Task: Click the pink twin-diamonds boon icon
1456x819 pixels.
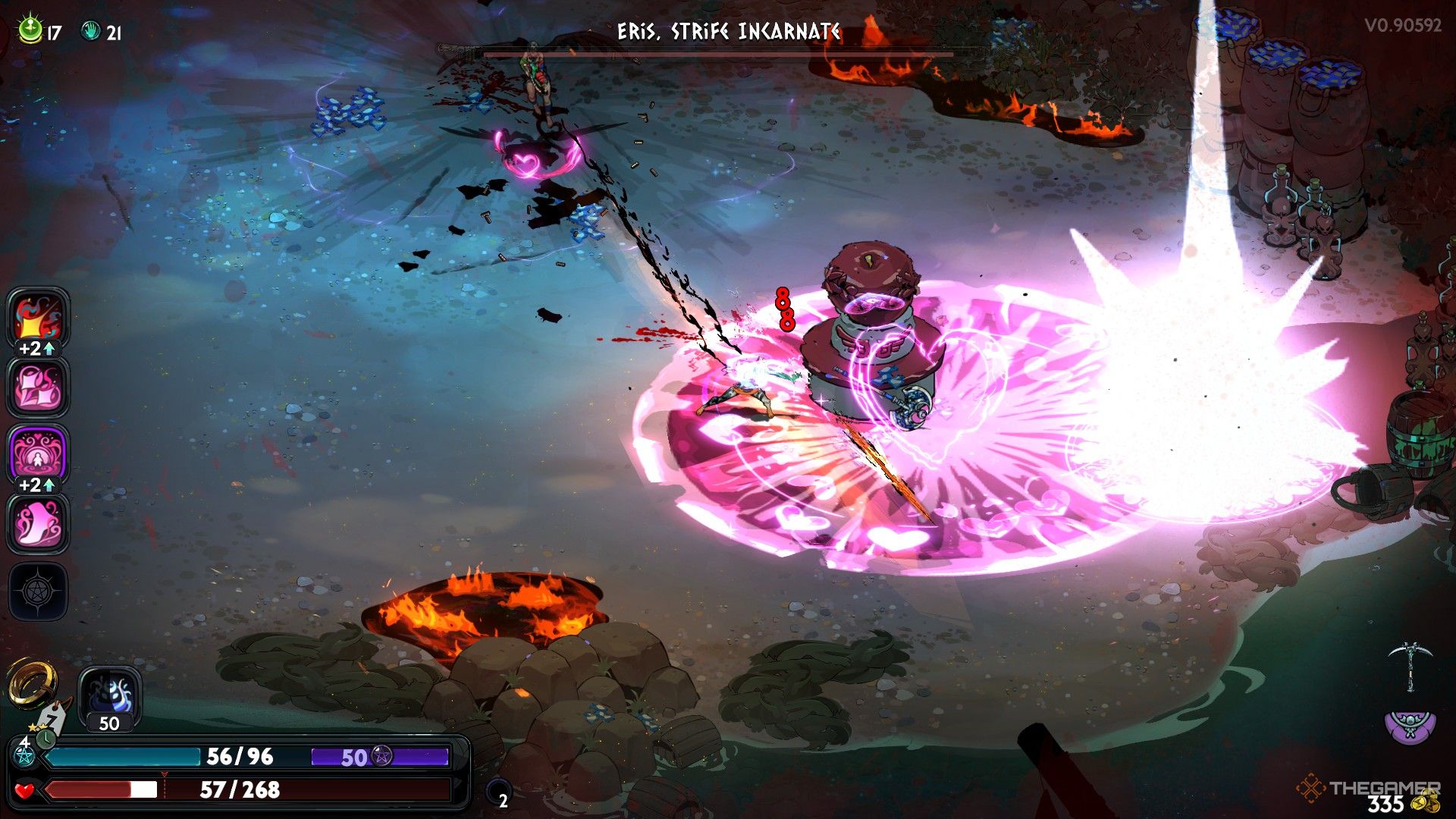Action: pyautogui.click(x=37, y=386)
